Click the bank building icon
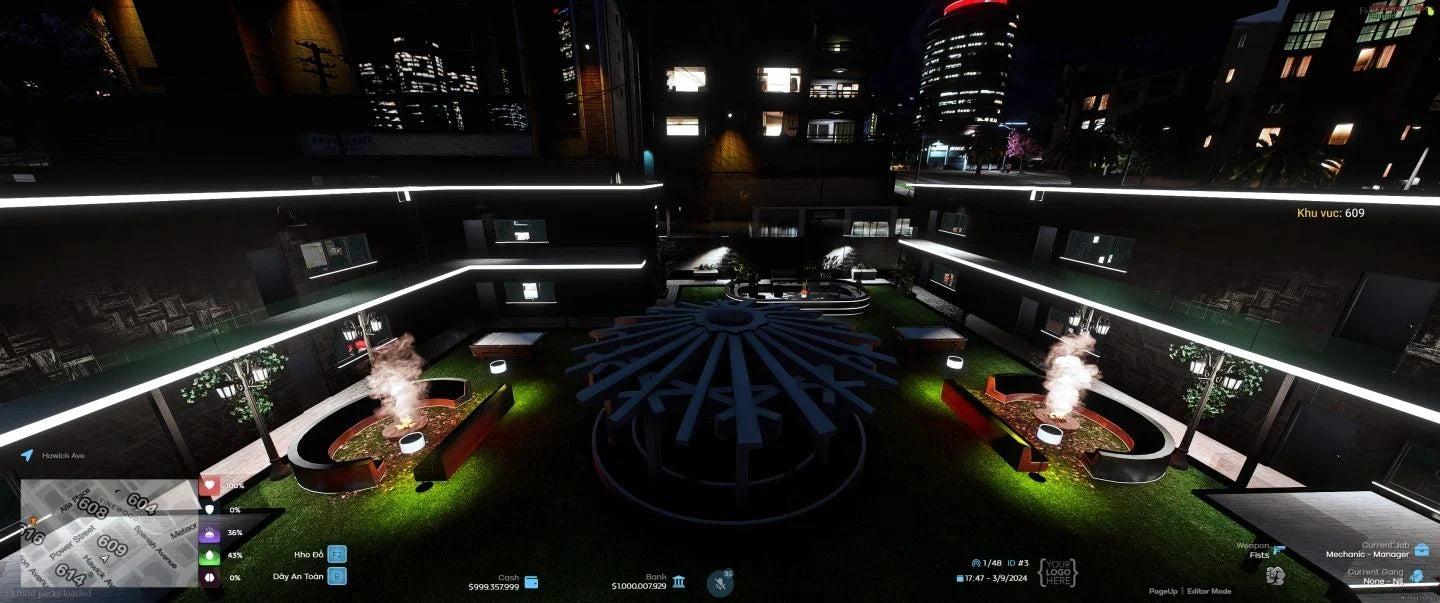The width and height of the screenshot is (1440, 603). 679,582
